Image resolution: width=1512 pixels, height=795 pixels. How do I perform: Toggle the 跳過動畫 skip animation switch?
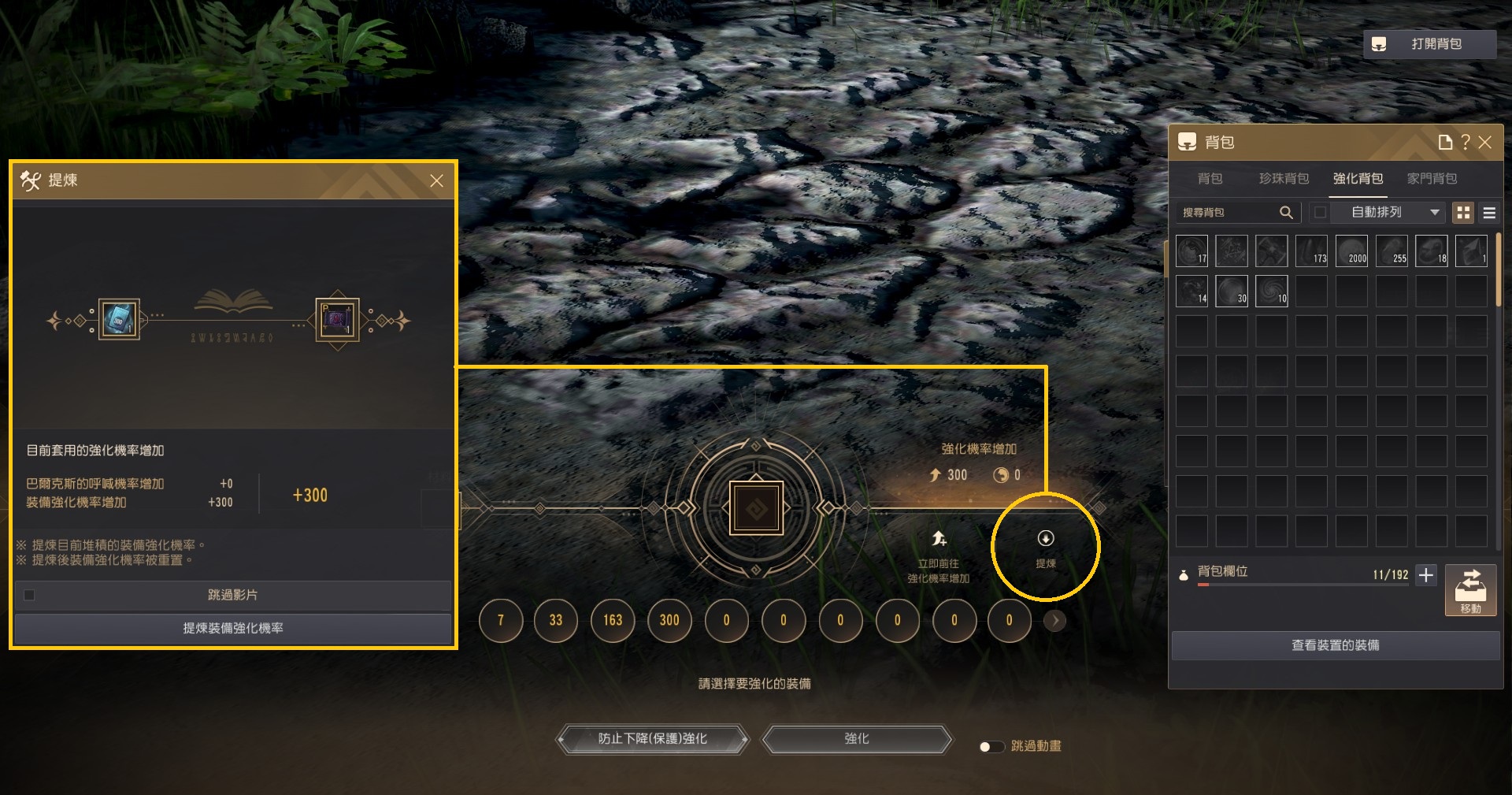[991, 746]
